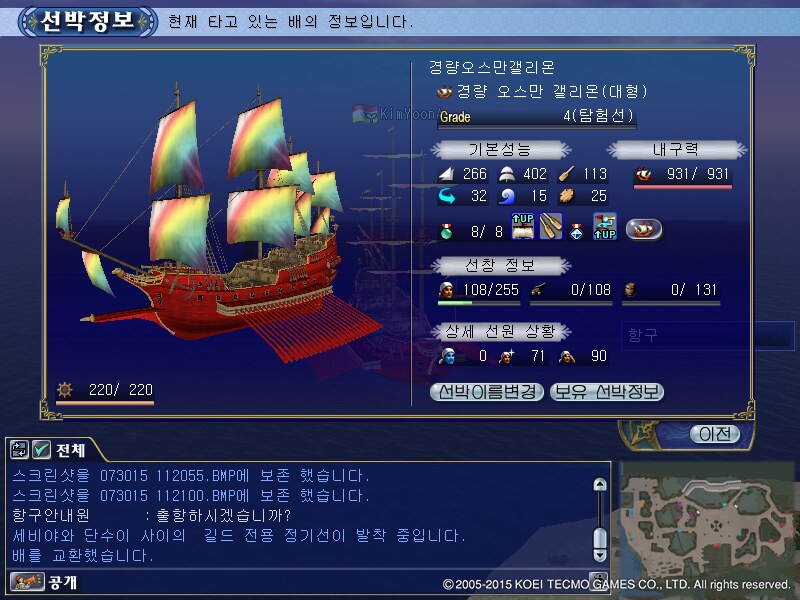Click the chat scrollbar up arrow
800x600 pixels.
(x=599, y=485)
